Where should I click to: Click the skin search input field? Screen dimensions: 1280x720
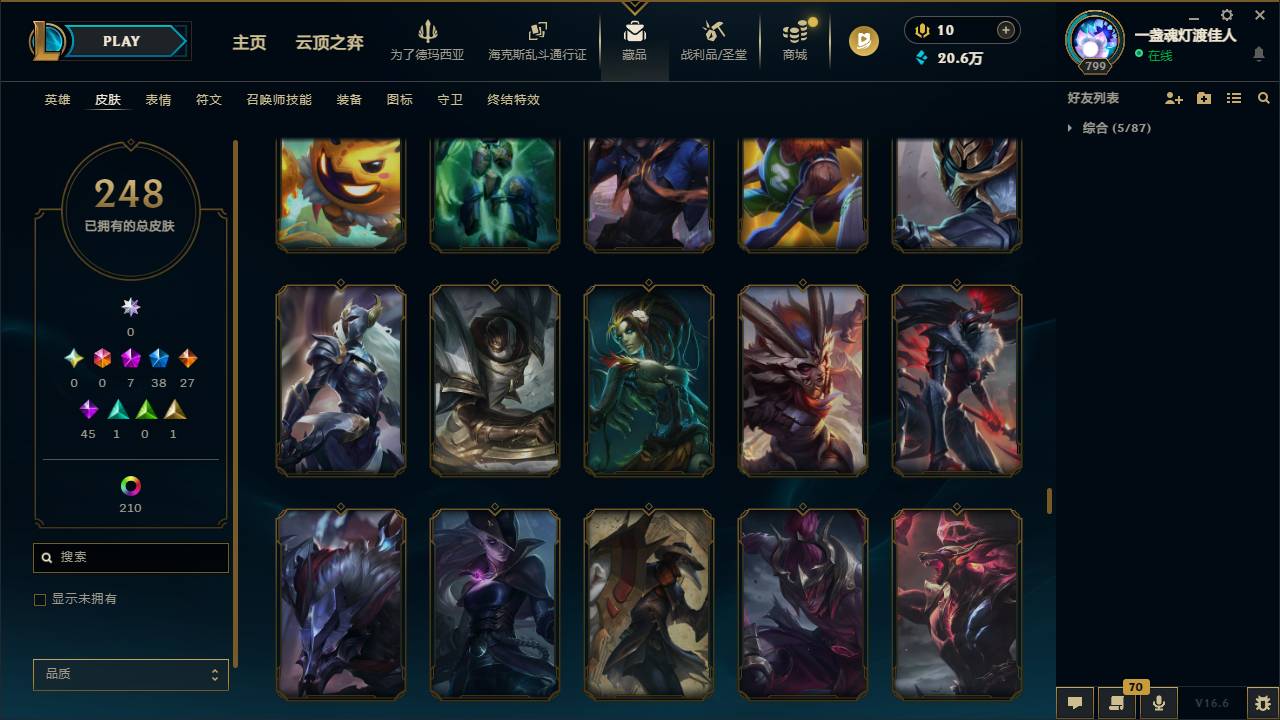coord(130,557)
